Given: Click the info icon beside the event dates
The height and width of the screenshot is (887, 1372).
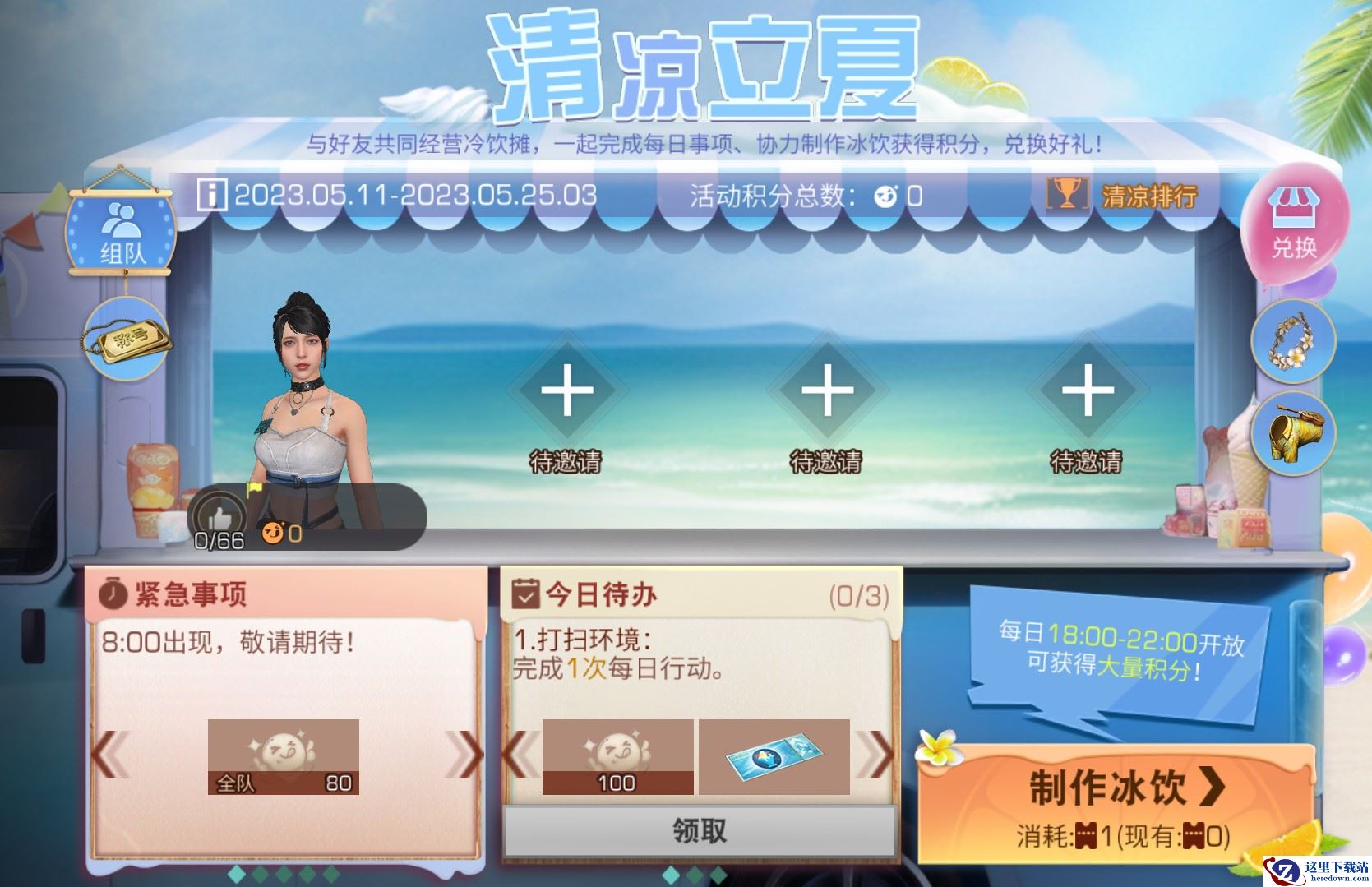Looking at the screenshot, I should pyautogui.click(x=212, y=195).
